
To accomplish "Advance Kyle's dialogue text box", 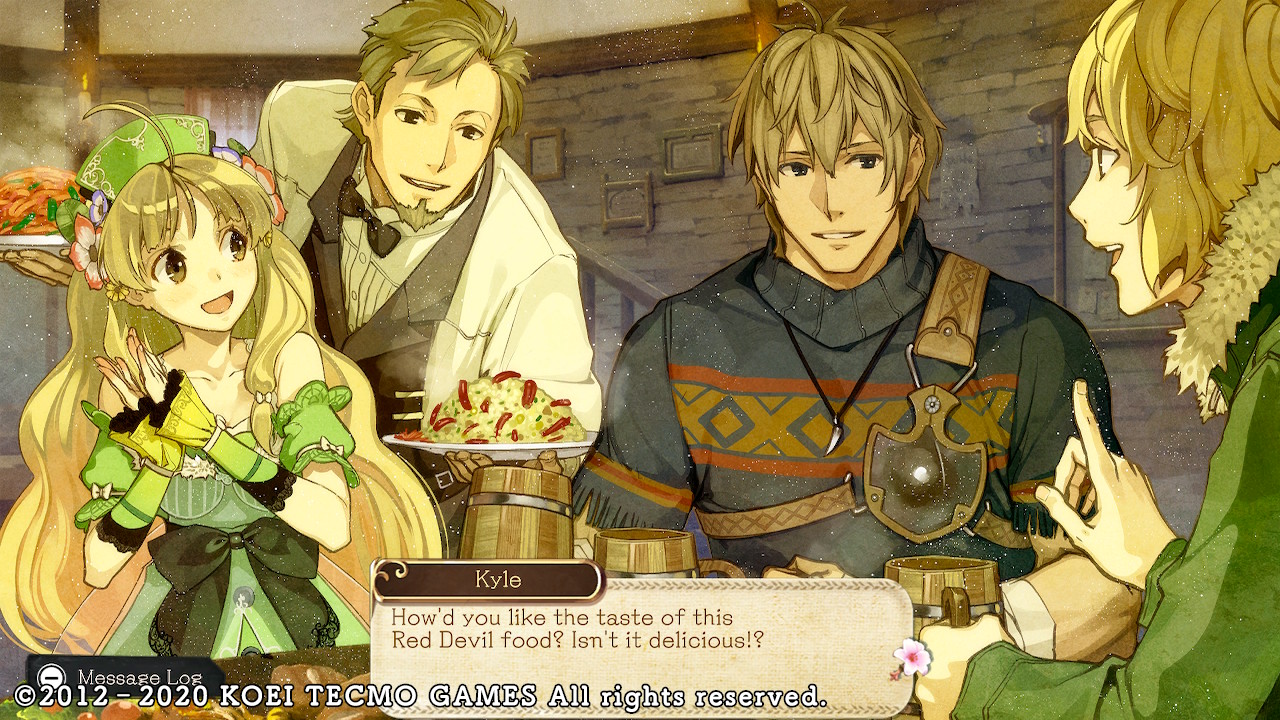I will pyautogui.click(x=640, y=628).
